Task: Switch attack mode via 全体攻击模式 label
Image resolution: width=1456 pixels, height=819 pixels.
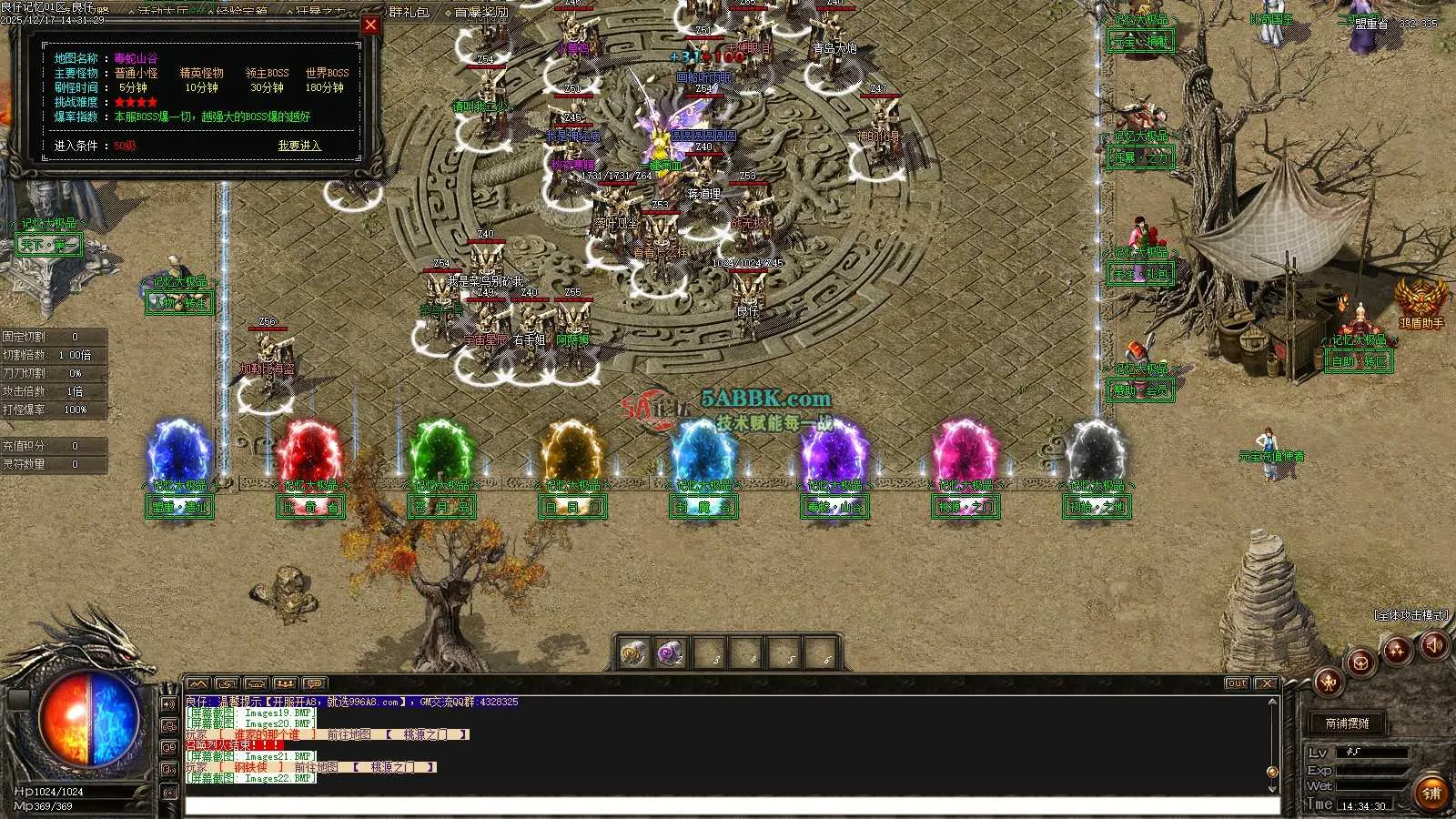Action: pos(1410,616)
